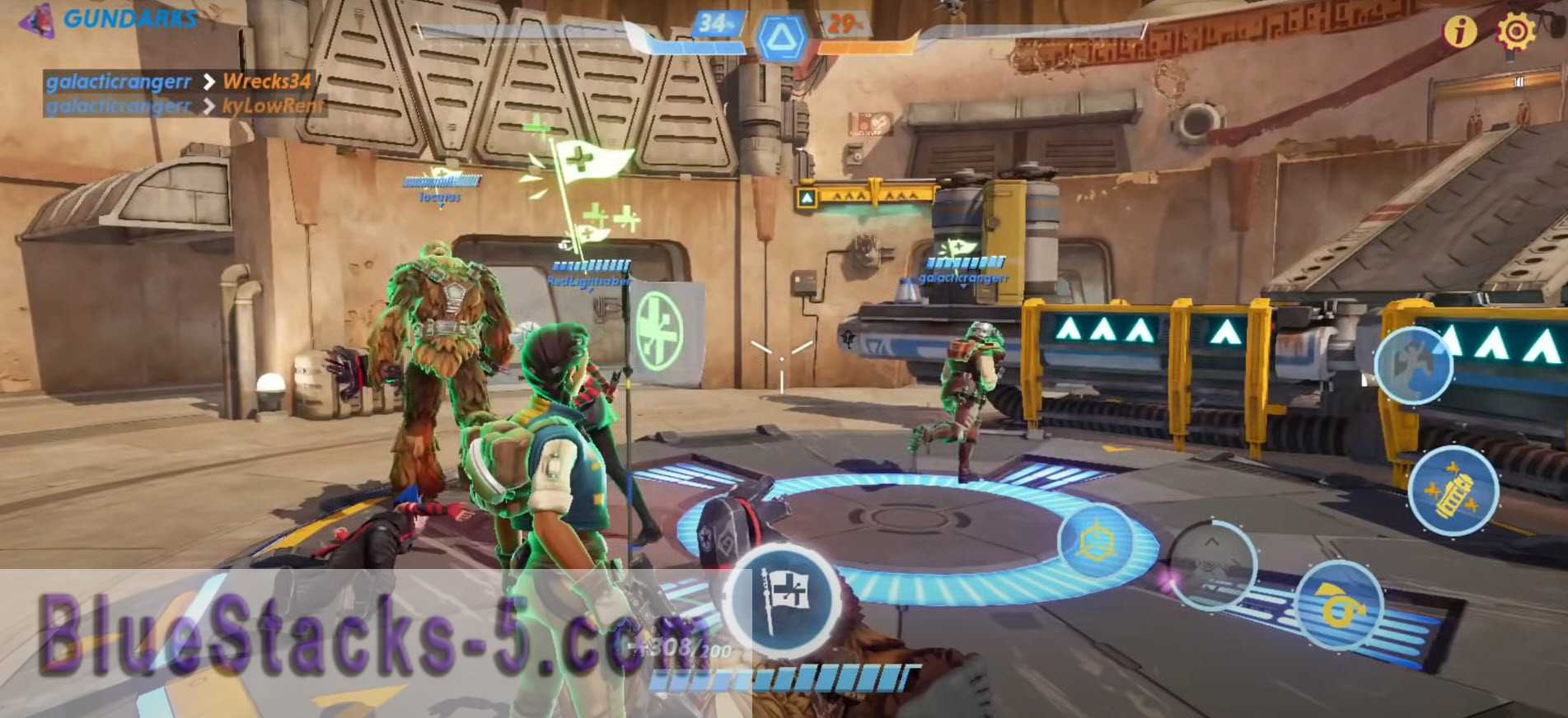The image size is (1568, 718).
Task: Activate the faded figure ability button
Action: point(1413,366)
